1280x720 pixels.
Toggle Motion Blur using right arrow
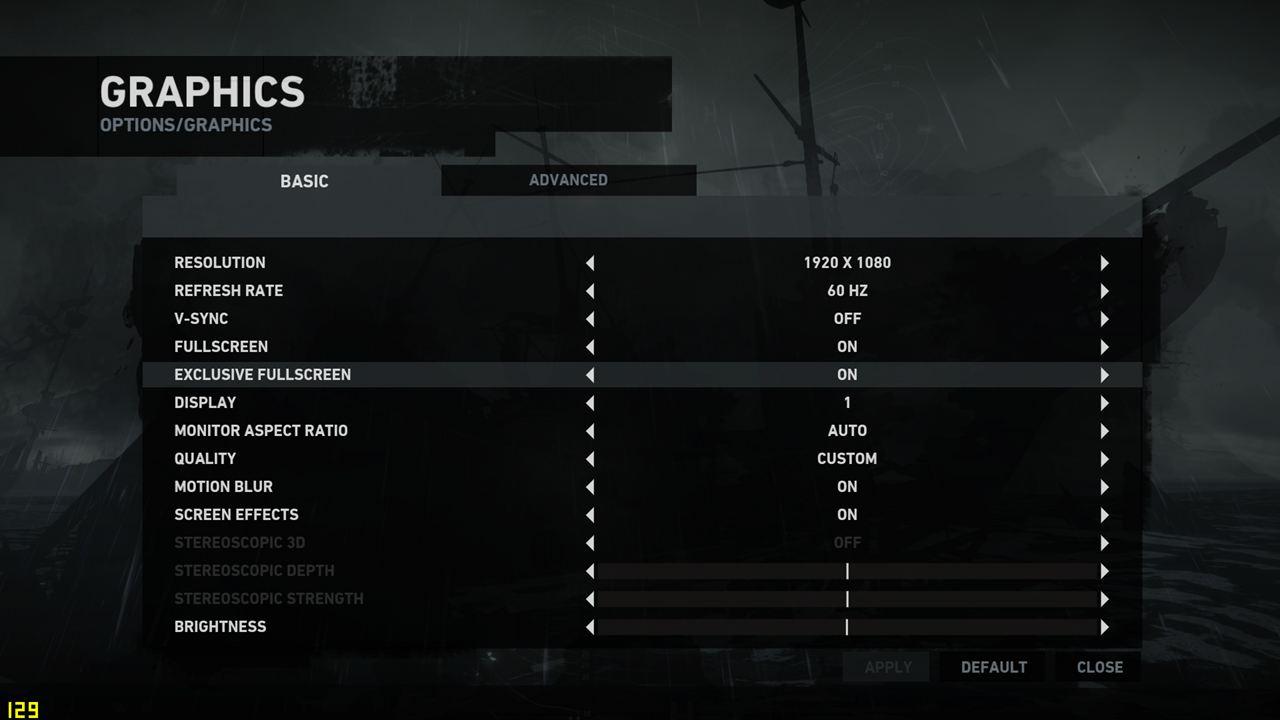1104,487
